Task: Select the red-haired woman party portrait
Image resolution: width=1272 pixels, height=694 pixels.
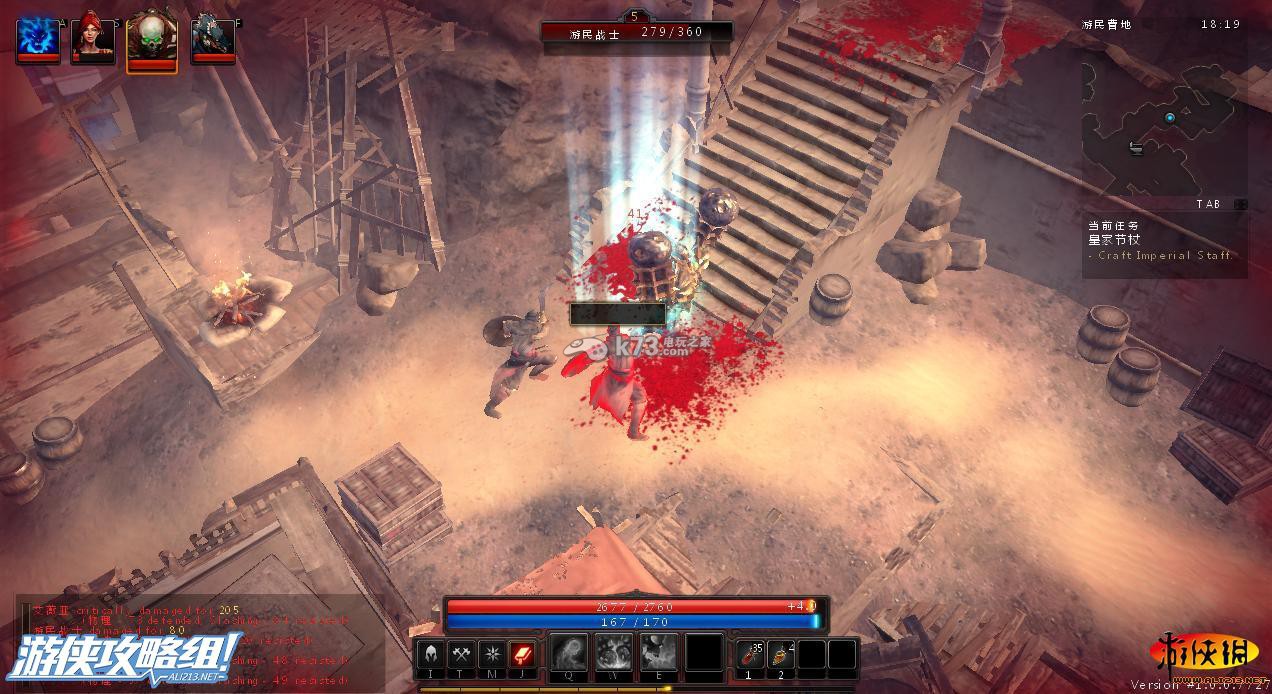Action: tap(92, 39)
